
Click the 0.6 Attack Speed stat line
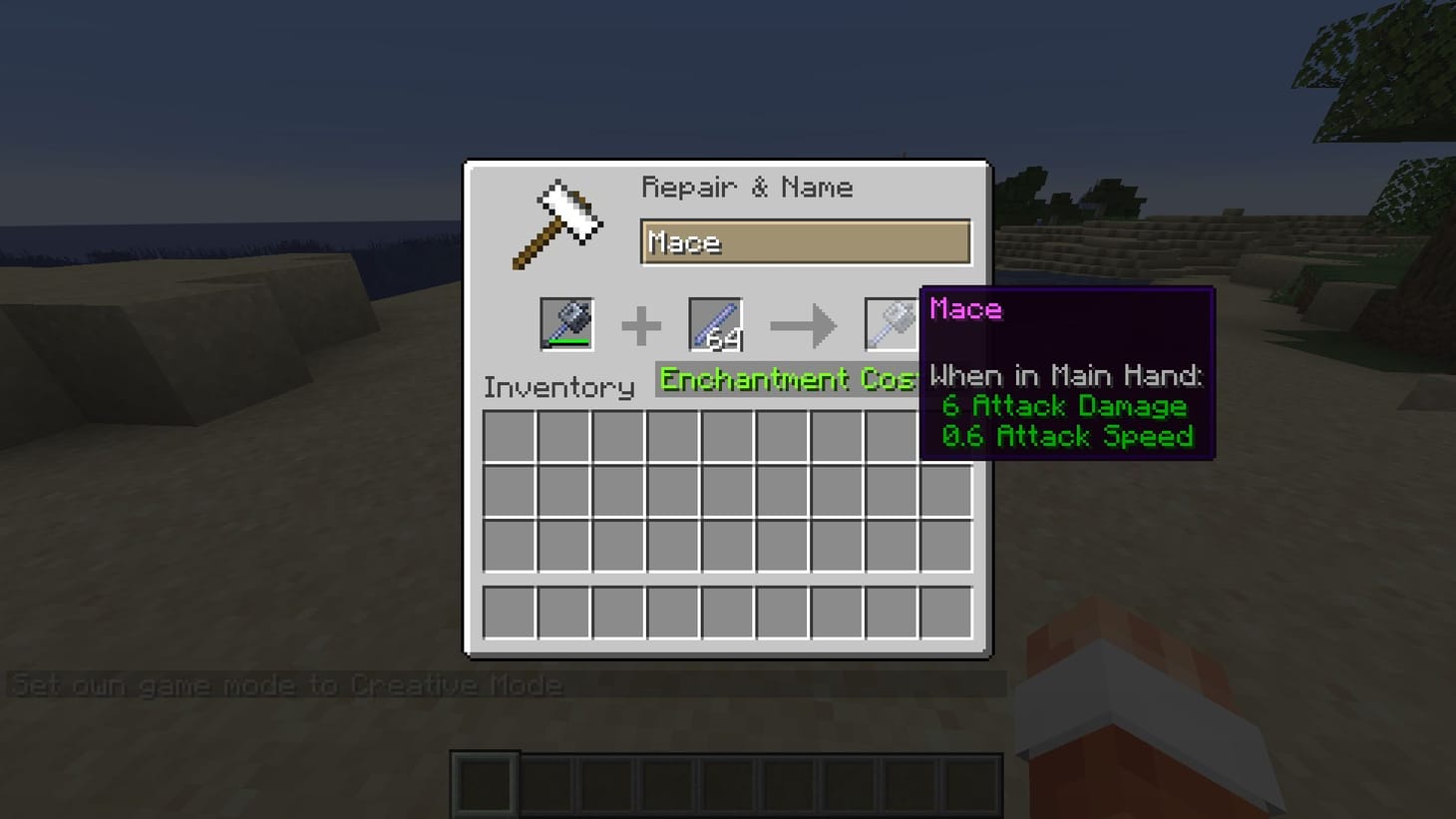[x=1068, y=436]
